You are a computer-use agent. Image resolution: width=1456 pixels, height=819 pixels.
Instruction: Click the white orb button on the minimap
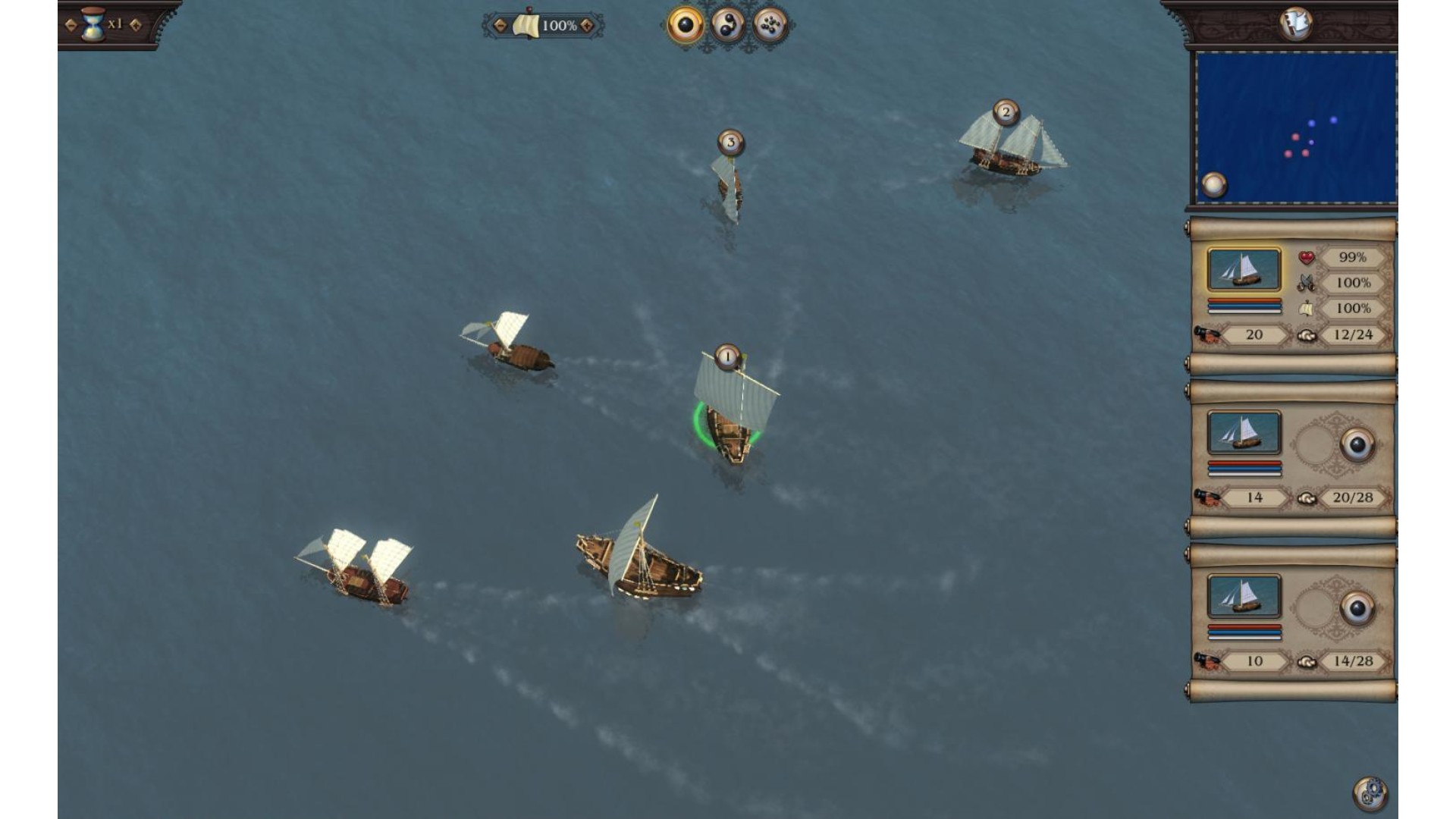click(1214, 184)
